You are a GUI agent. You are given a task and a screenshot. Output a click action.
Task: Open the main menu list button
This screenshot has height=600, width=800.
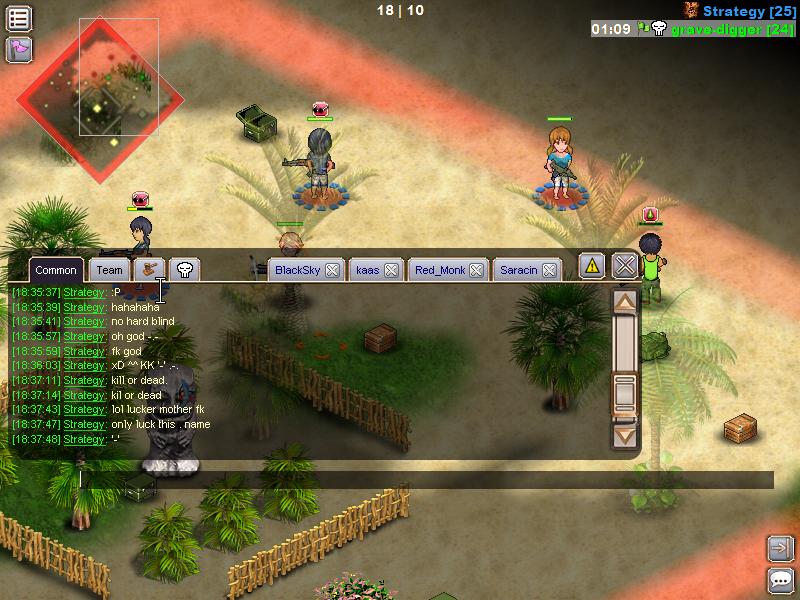click(x=19, y=18)
